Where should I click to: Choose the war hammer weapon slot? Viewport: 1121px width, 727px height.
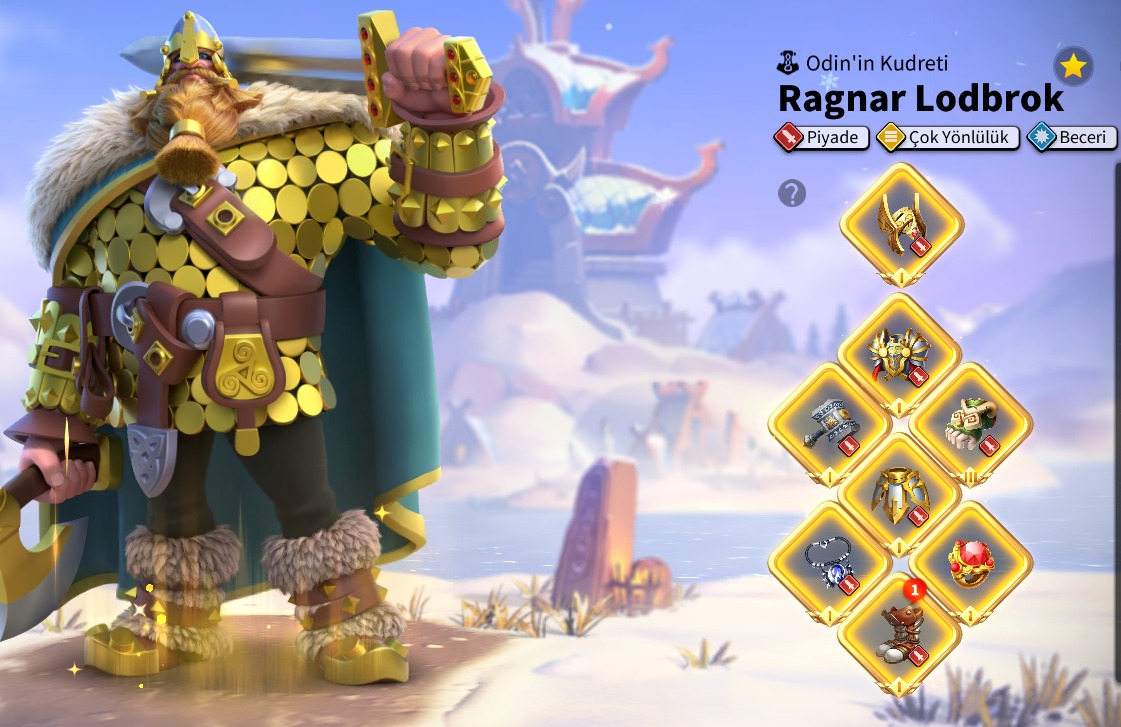pyautogui.click(x=830, y=424)
